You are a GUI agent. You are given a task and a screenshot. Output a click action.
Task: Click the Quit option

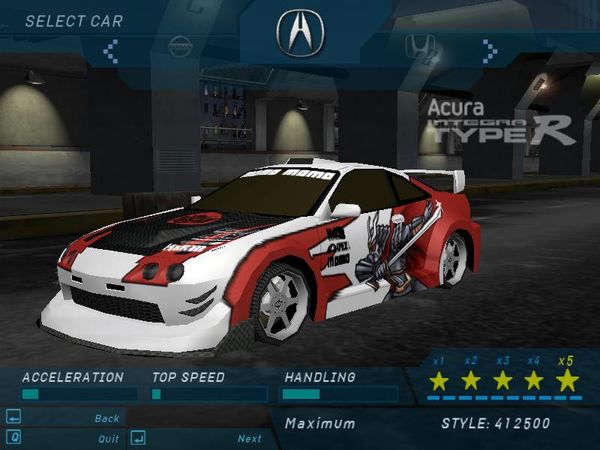point(108,438)
